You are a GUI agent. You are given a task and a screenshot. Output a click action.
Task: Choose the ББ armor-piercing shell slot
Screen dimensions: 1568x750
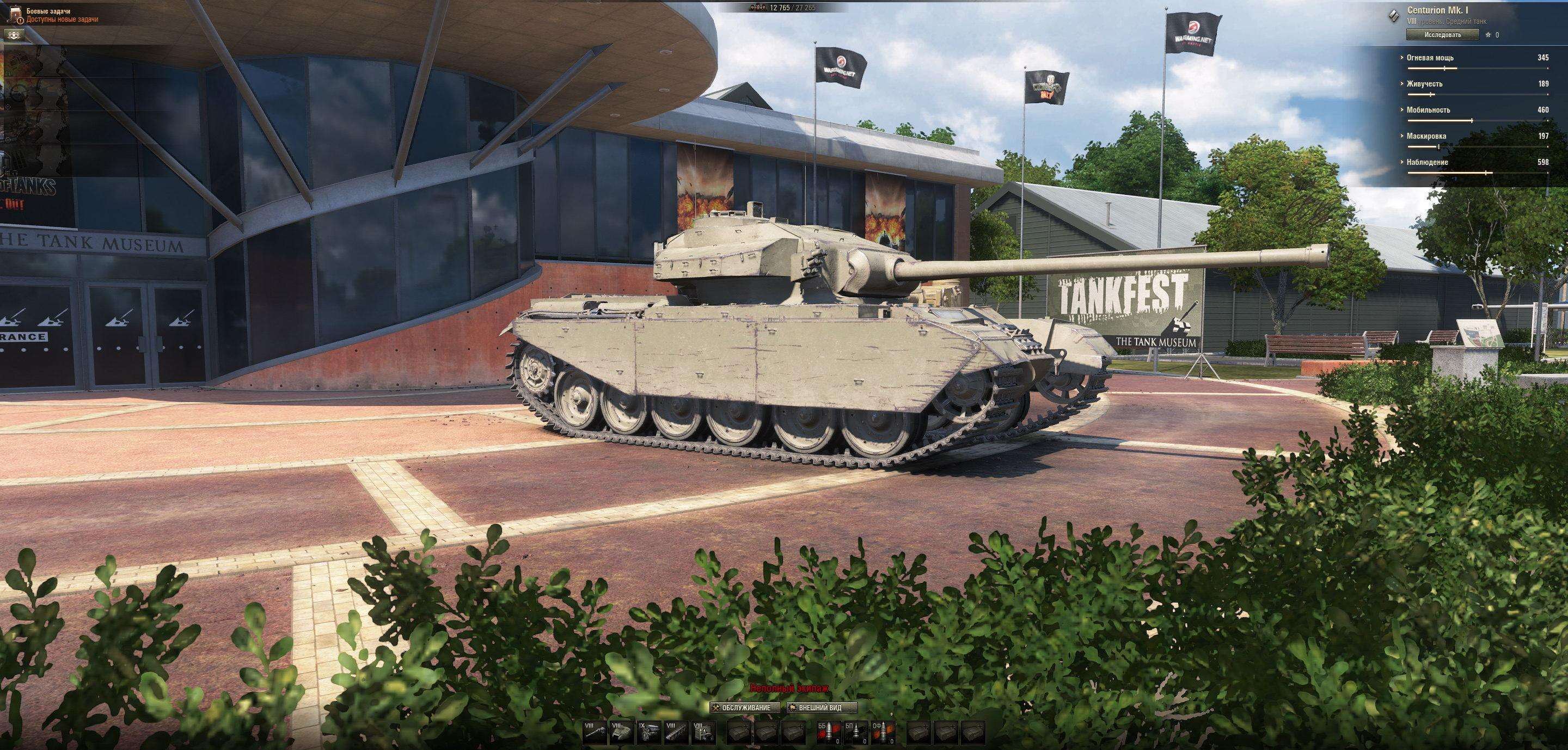point(829,733)
